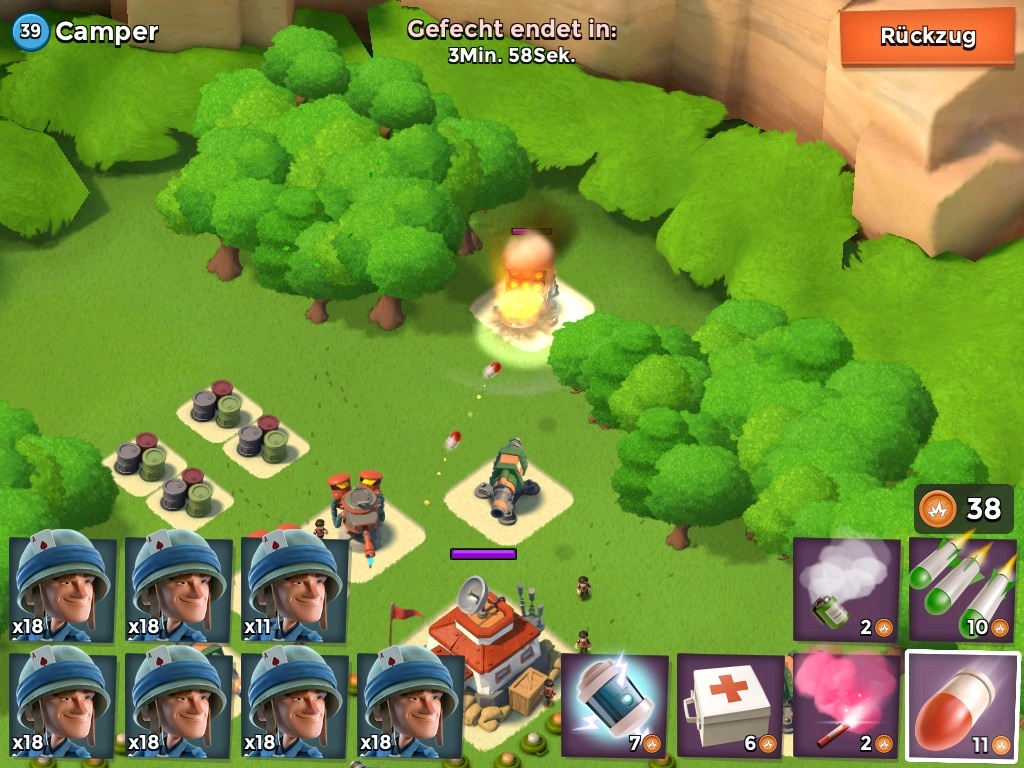Choose the grey smoke screen ability
The image size is (1024, 768).
846,589
